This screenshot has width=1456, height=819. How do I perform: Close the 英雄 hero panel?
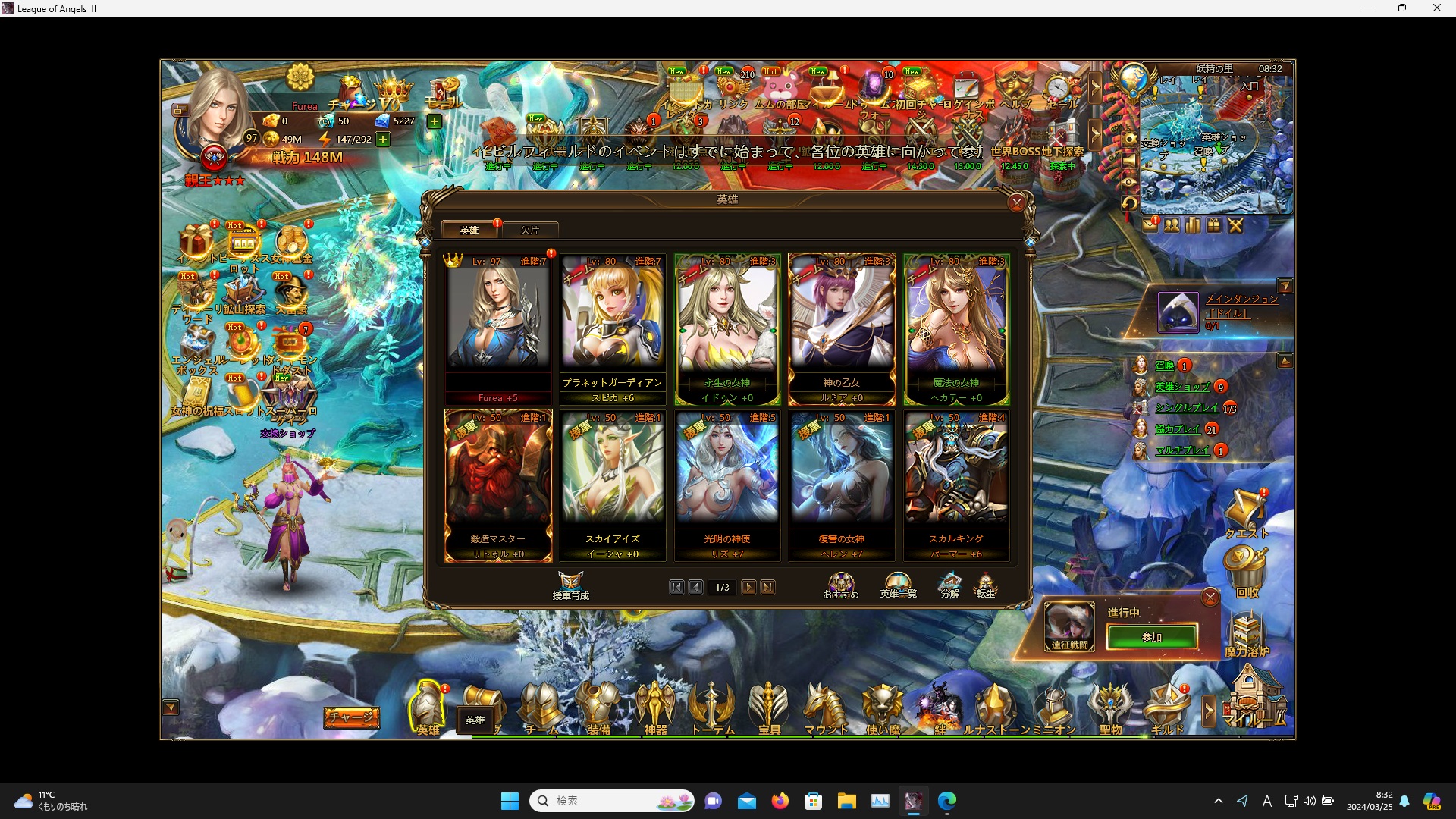coord(1017,202)
